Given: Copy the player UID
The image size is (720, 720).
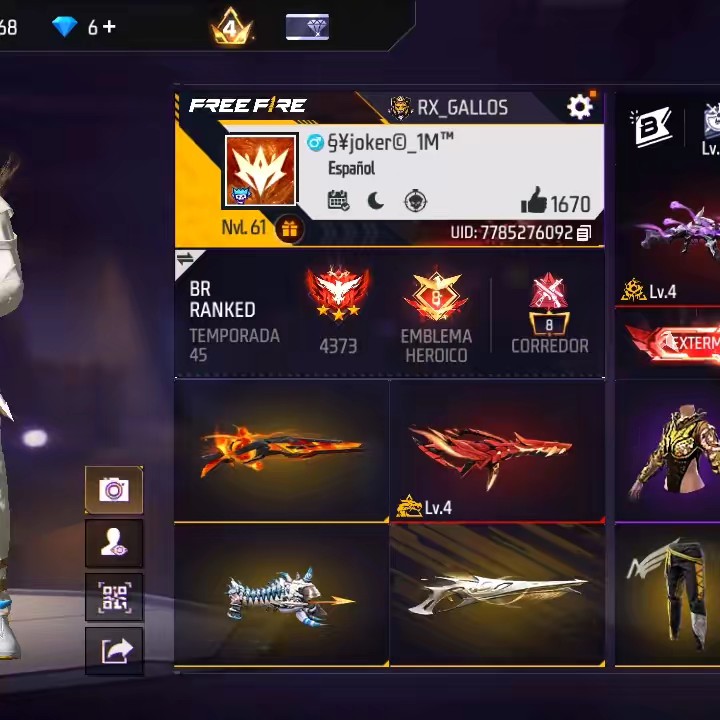Looking at the screenshot, I should pyautogui.click(x=584, y=233).
